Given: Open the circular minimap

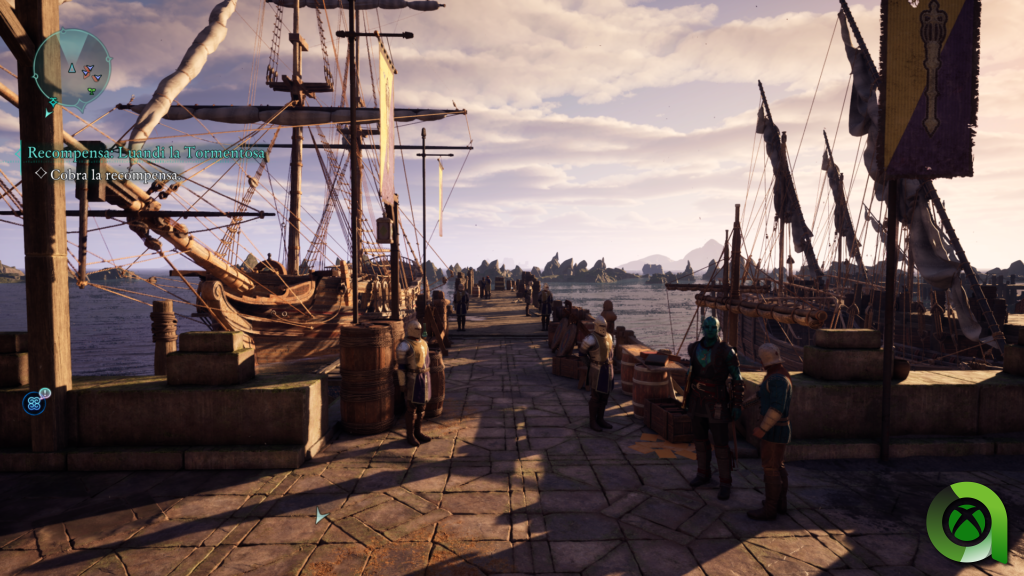Looking at the screenshot, I should [72, 66].
